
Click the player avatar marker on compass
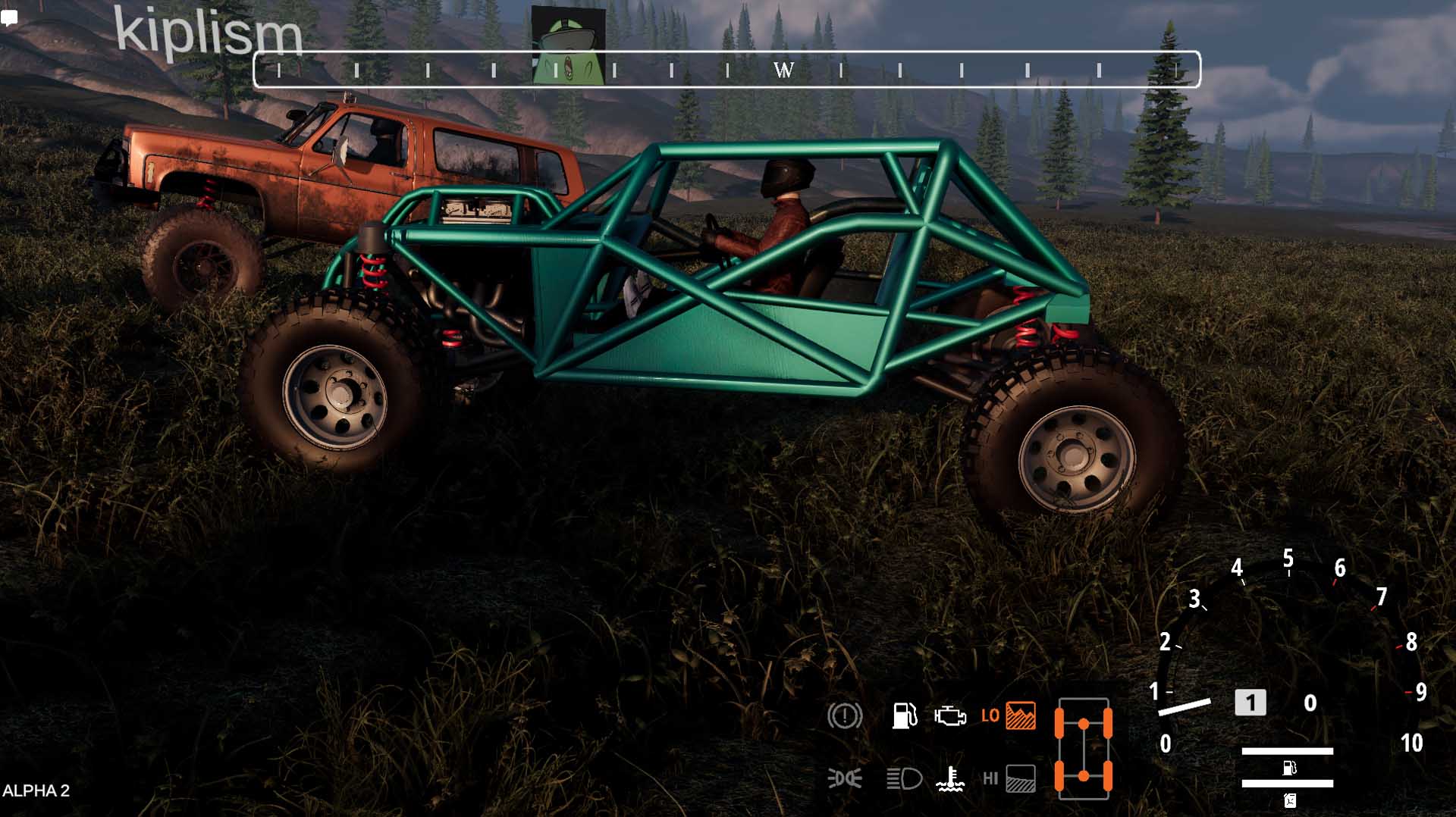(568, 45)
